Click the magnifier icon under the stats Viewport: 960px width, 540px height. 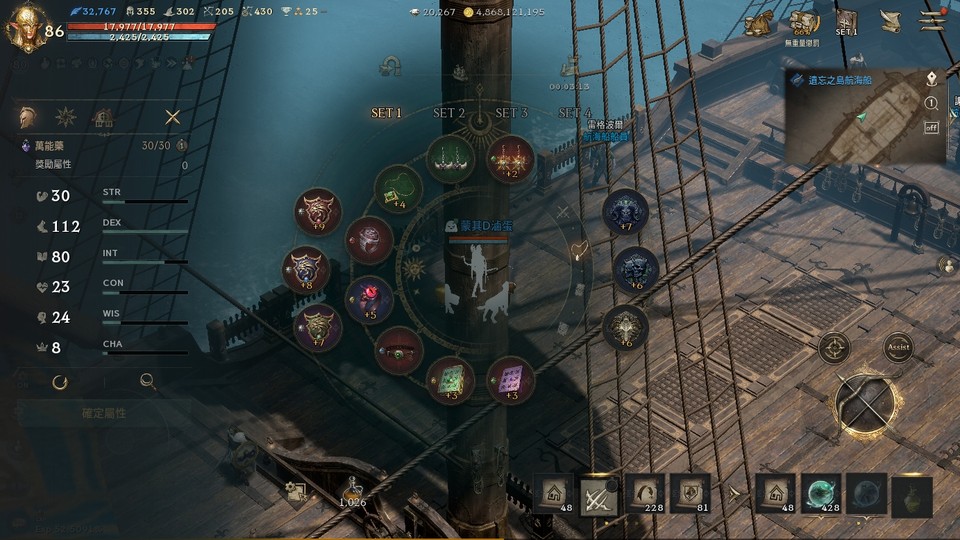pyautogui.click(x=147, y=381)
